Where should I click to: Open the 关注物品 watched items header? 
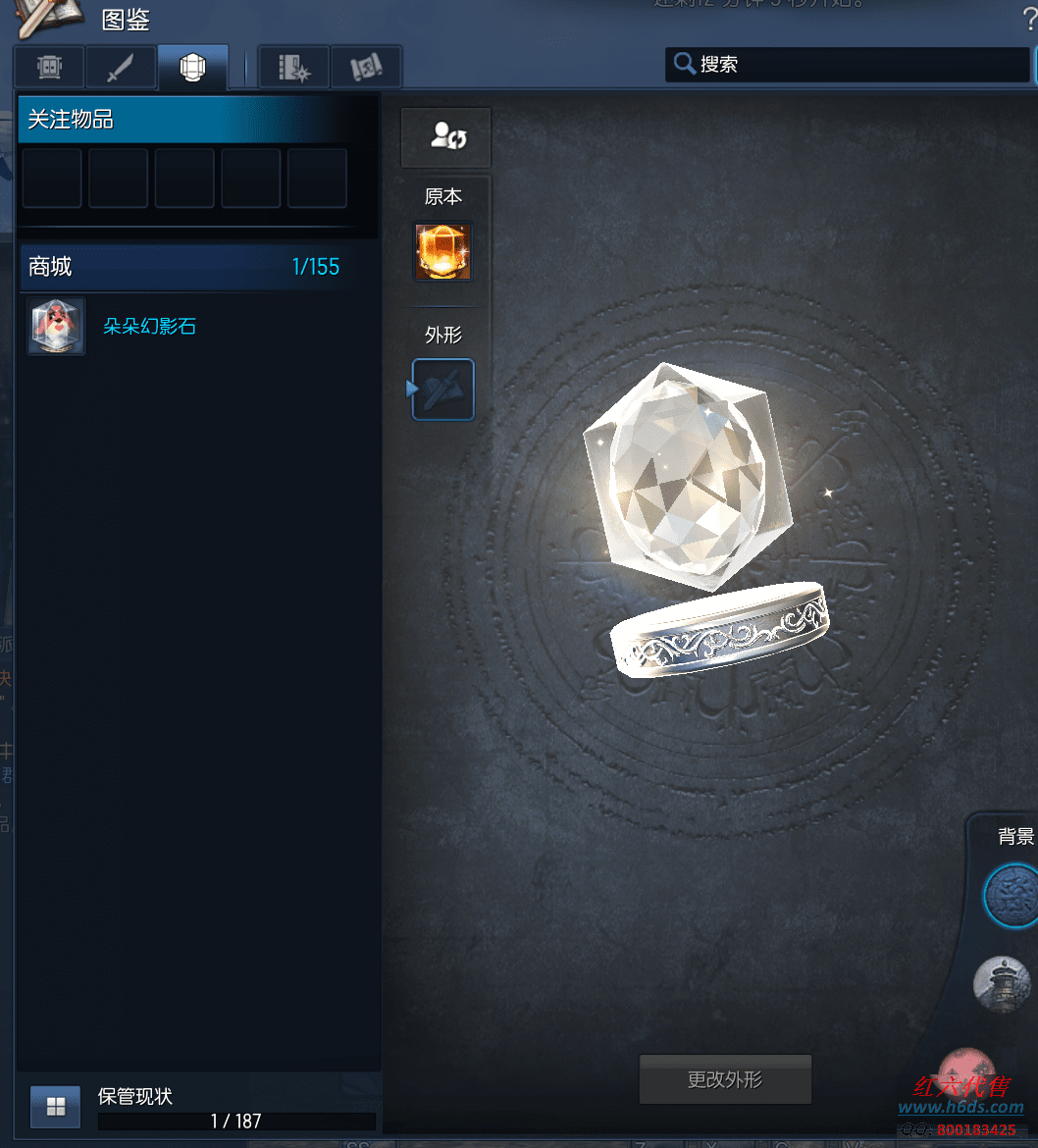pyautogui.click(x=196, y=120)
